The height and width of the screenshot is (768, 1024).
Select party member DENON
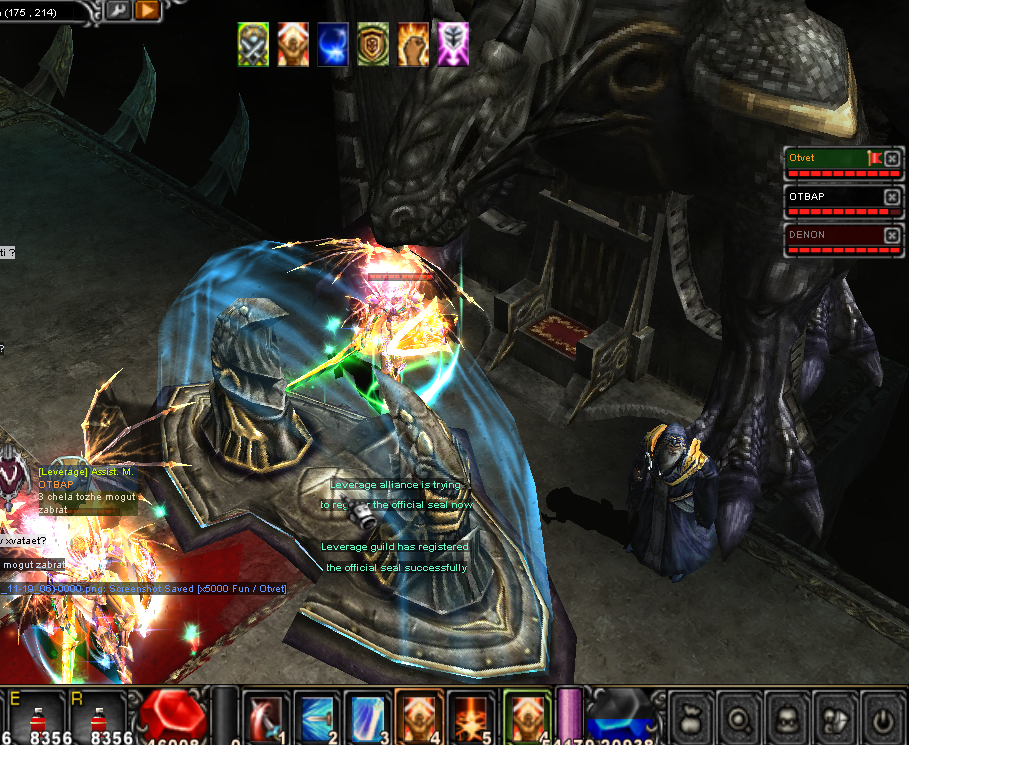[832, 235]
